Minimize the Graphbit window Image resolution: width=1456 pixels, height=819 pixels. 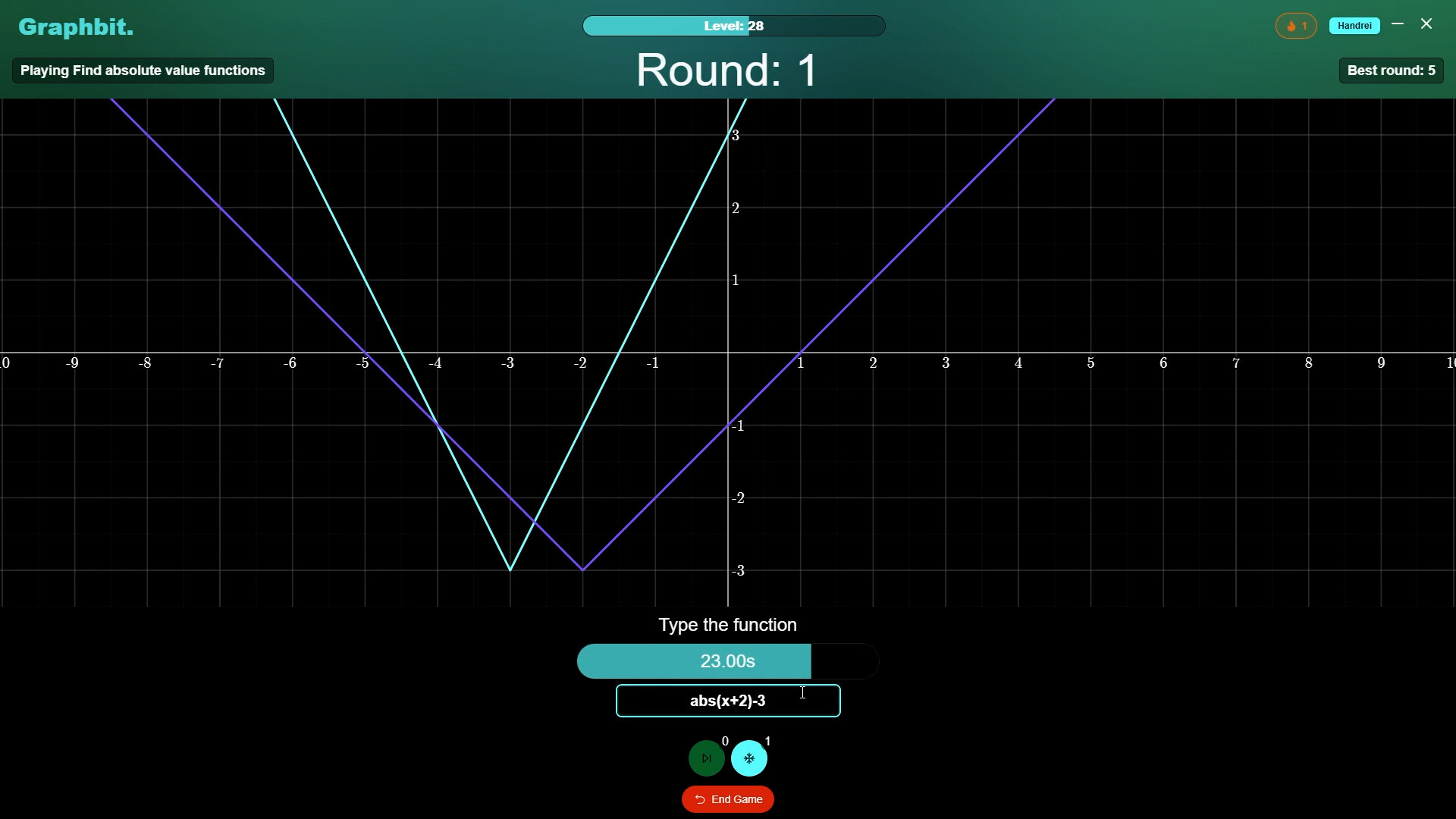[x=1398, y=24]
